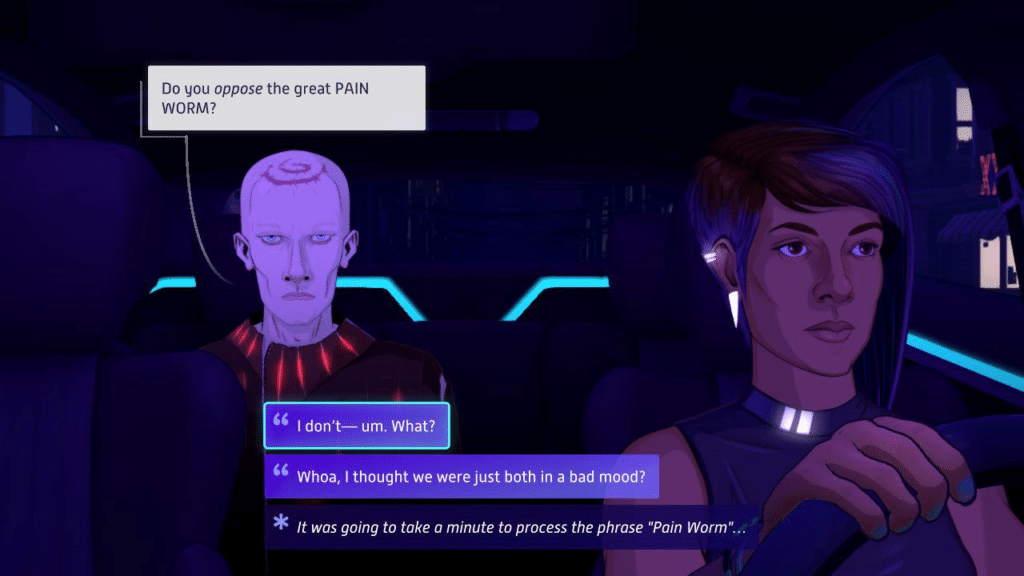Choose the reply "I don't— um. What?"
This screenshot has width=1024, height=576.
coord(357,426)
